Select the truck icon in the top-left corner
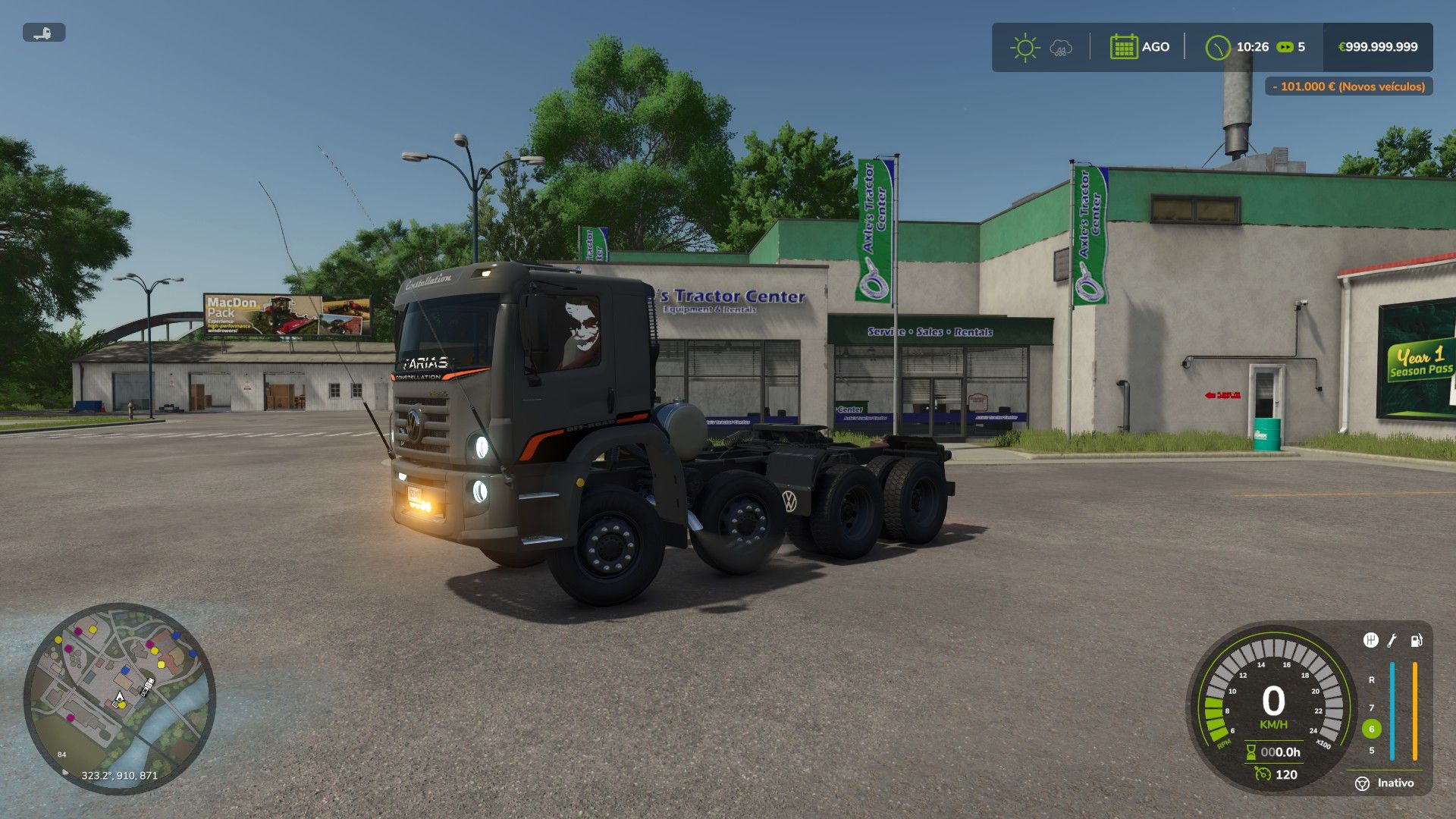1456x819 pixels. (x=44, y=33)
